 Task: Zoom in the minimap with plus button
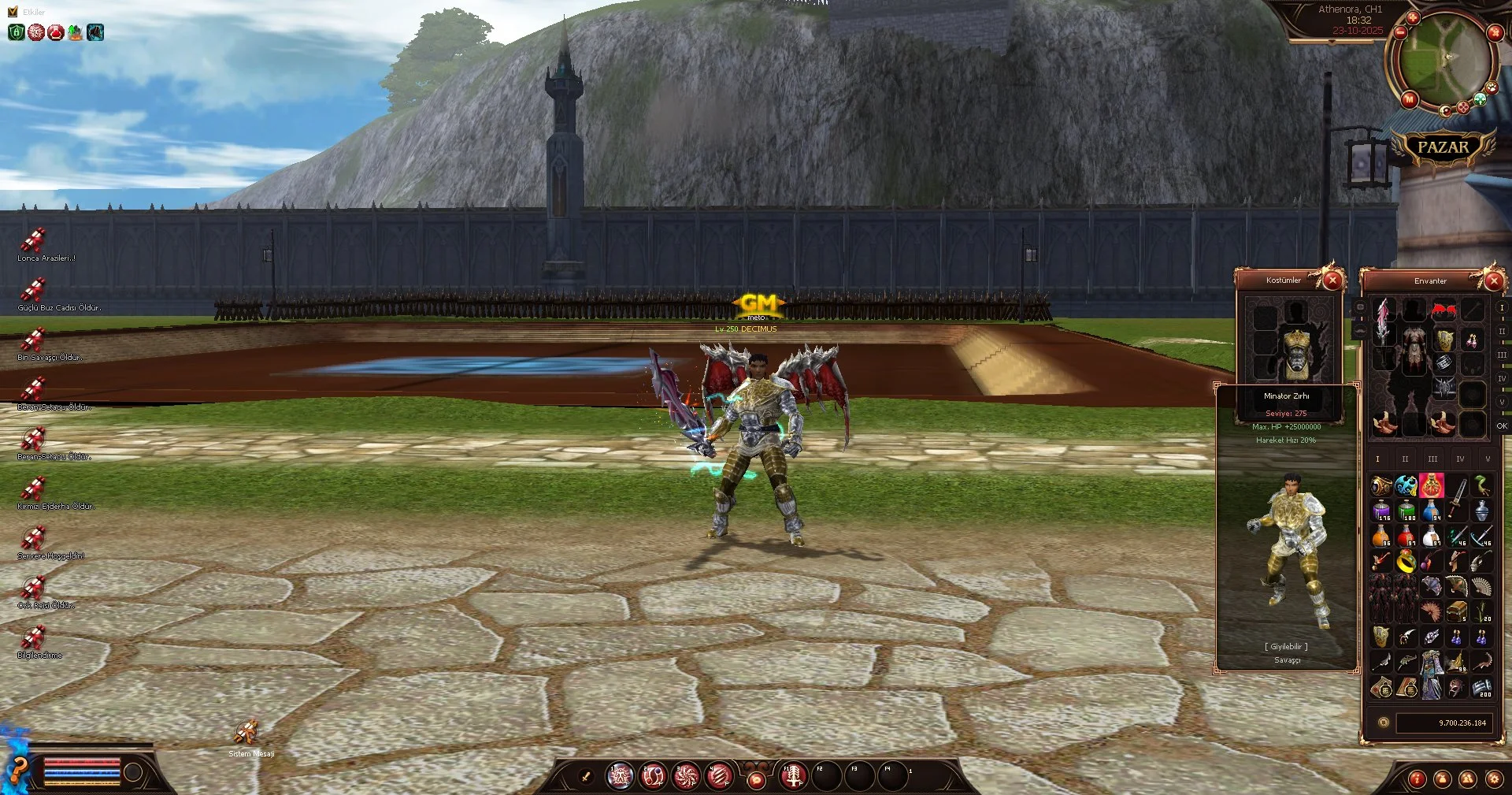point(1413,17)
